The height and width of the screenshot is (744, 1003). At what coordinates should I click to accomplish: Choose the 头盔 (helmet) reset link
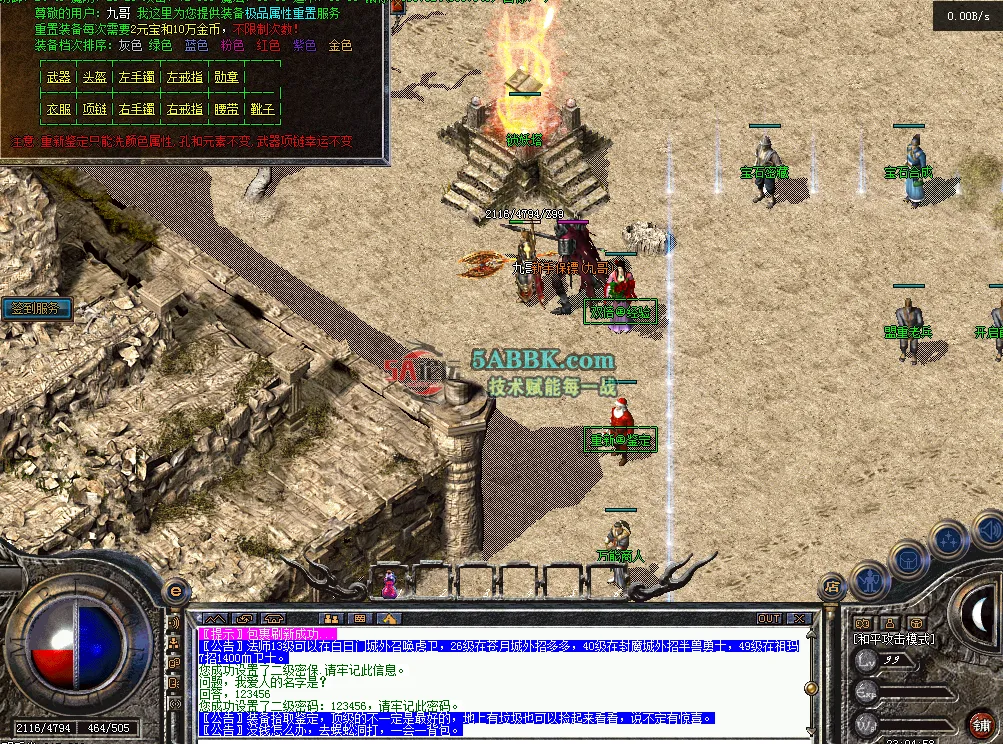click(94, 77)
